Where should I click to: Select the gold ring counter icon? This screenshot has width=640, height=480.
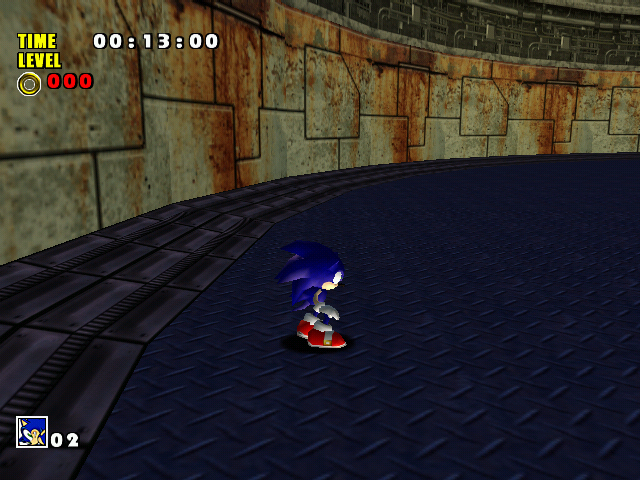29,83
